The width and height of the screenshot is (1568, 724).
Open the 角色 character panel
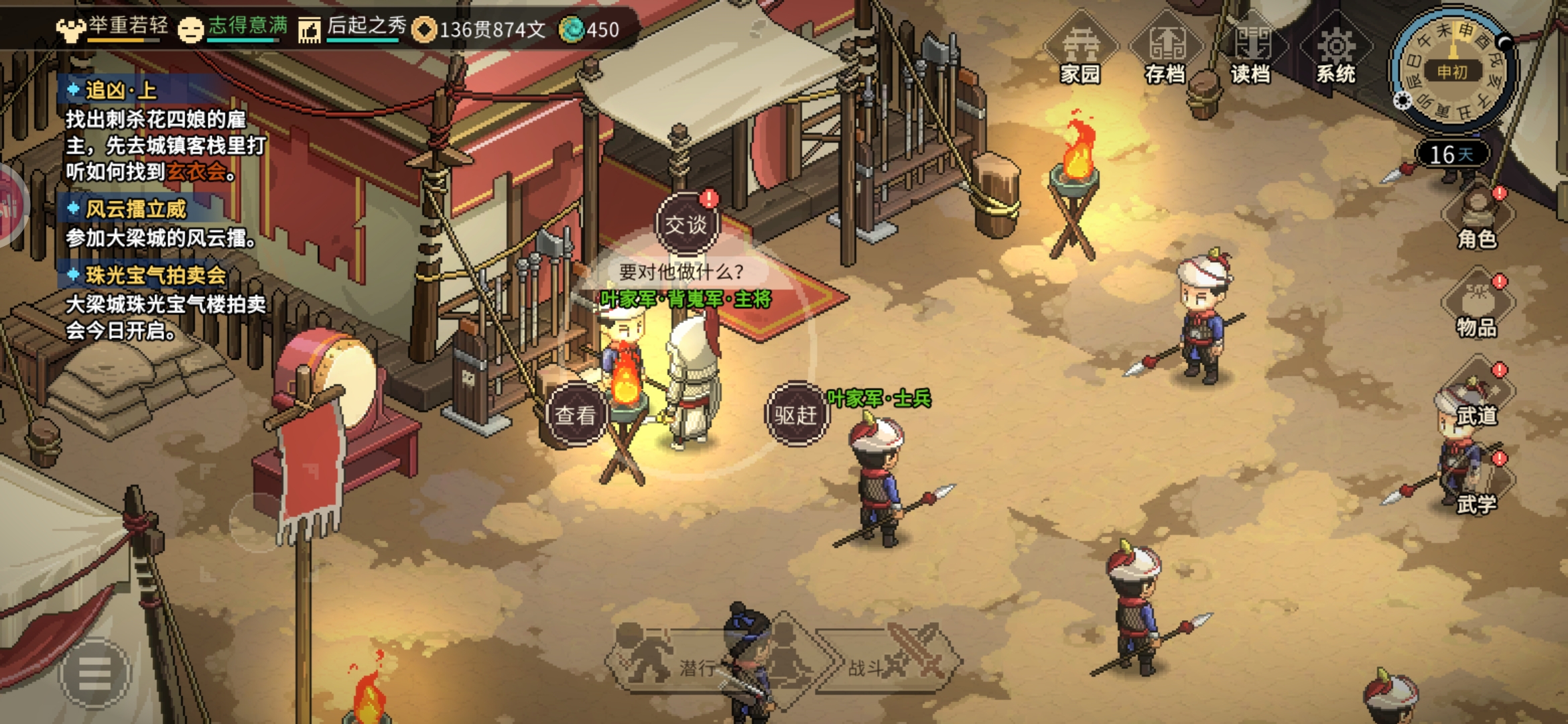(x=1476, y=218)
